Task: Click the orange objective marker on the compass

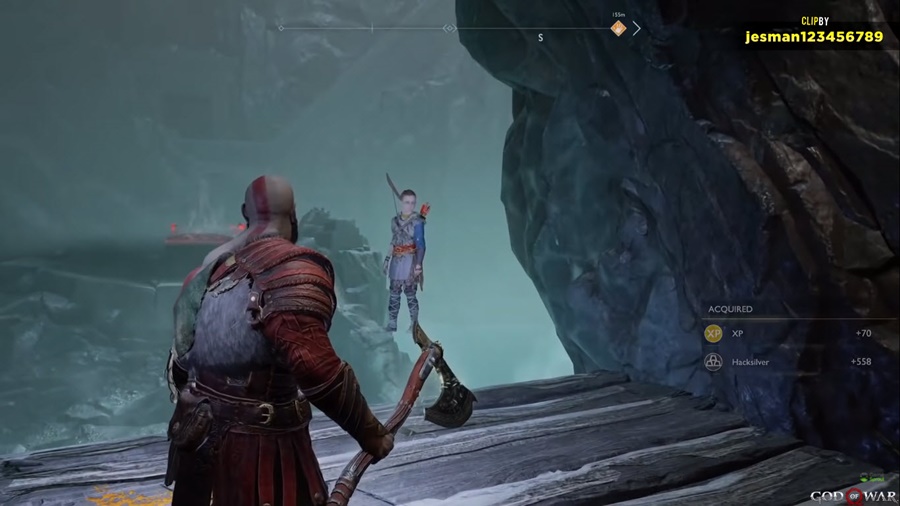Action: (x=618, y=28)
